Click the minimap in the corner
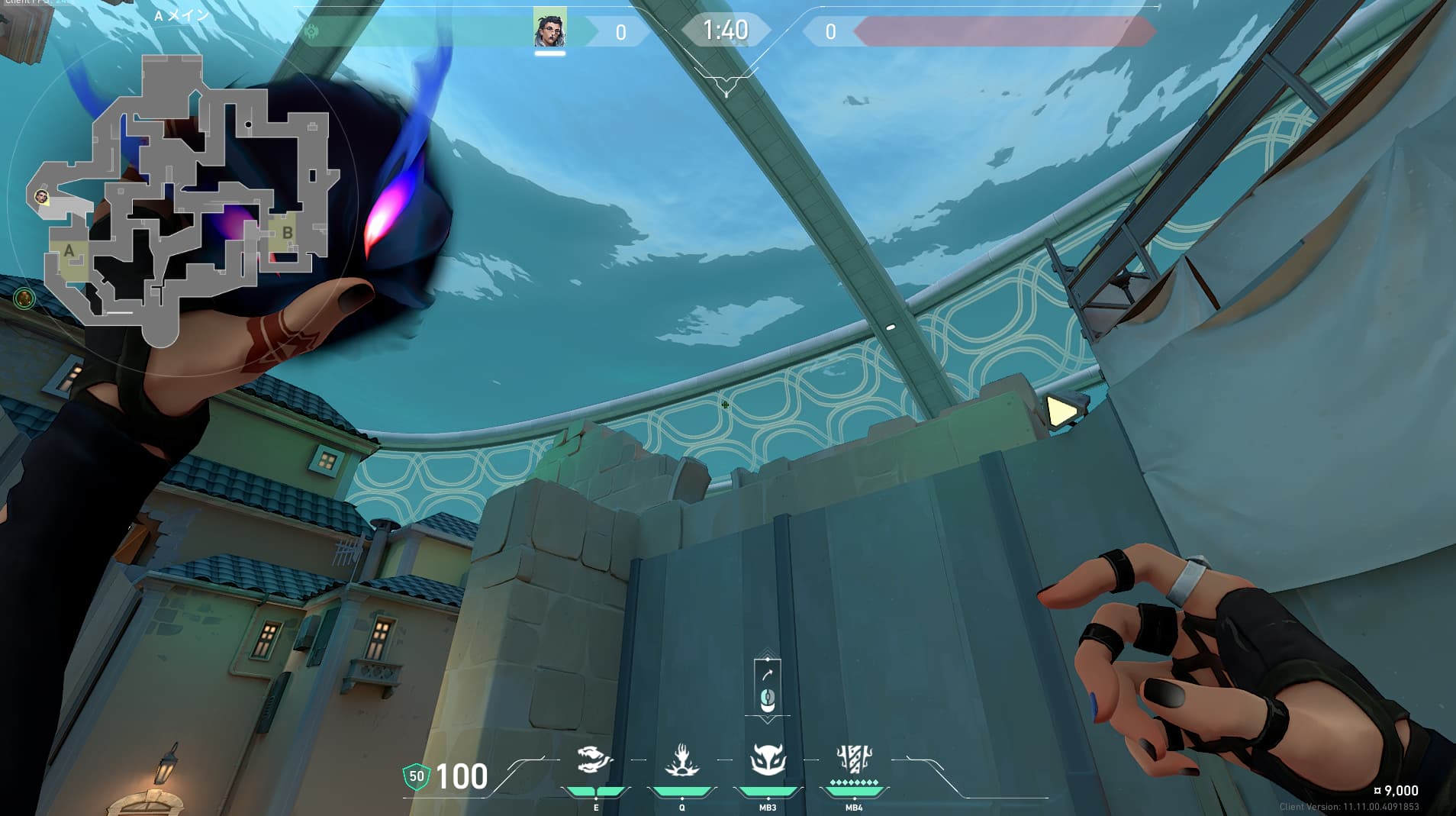Screen dimensions: 1456x816 (183, 200)
